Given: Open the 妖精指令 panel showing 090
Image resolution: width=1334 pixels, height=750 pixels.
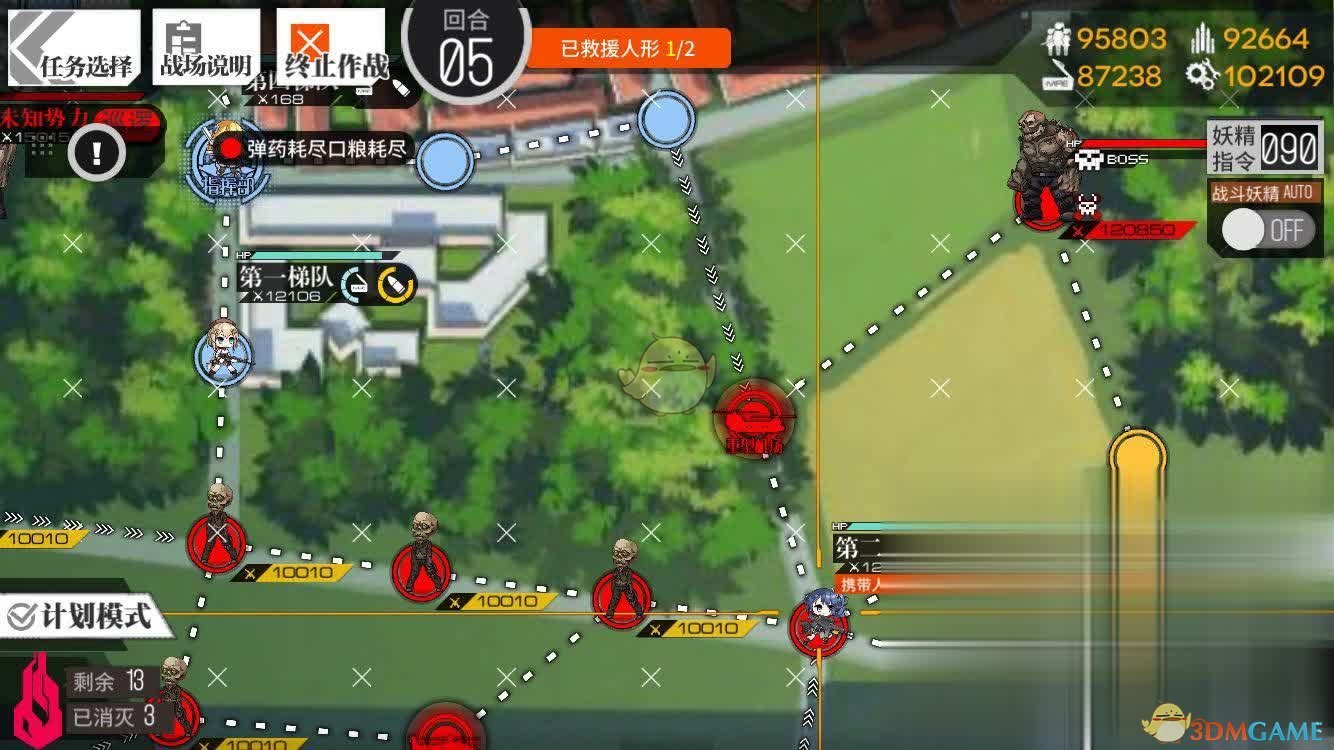Looking at the screenshot, I should (x=1264, y=146).
